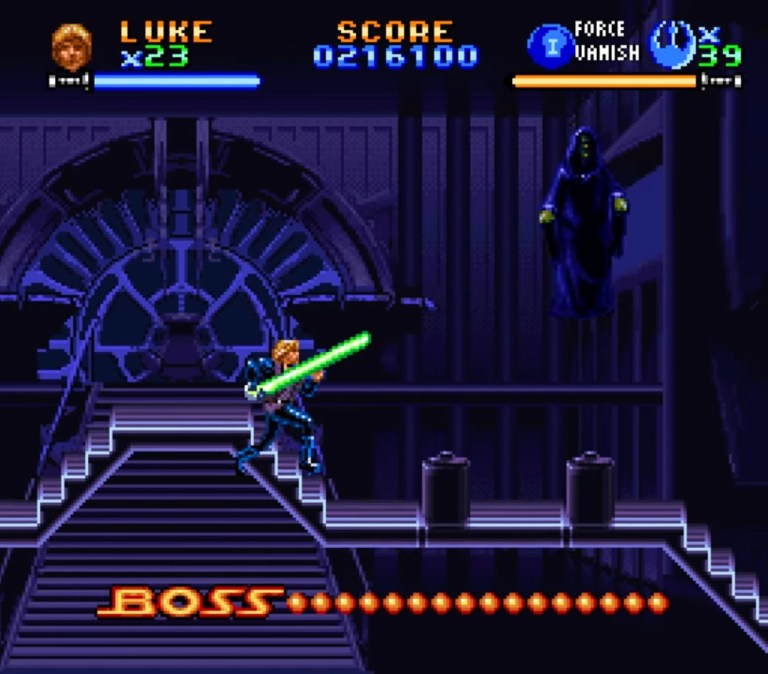Click Luke's character portrait icon
768x674 pixels.
(71, 44)
